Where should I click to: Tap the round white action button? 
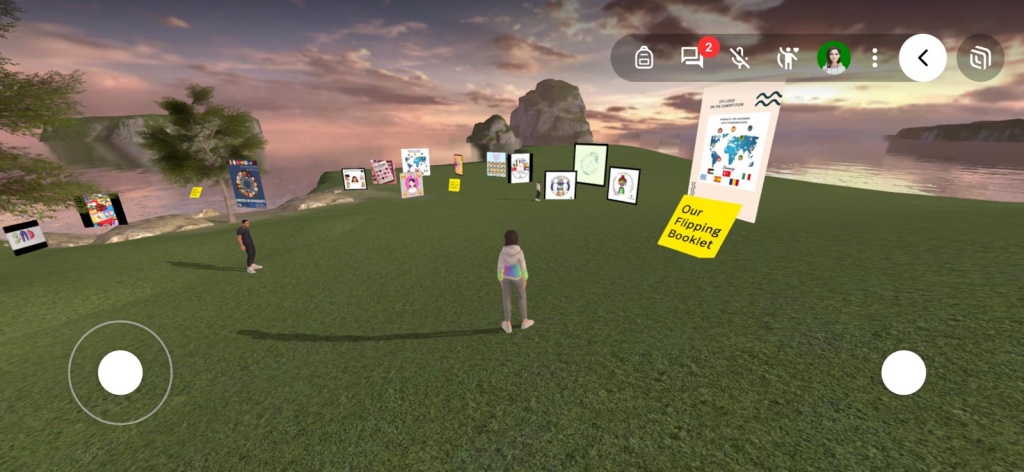click(x=903, y=373)
